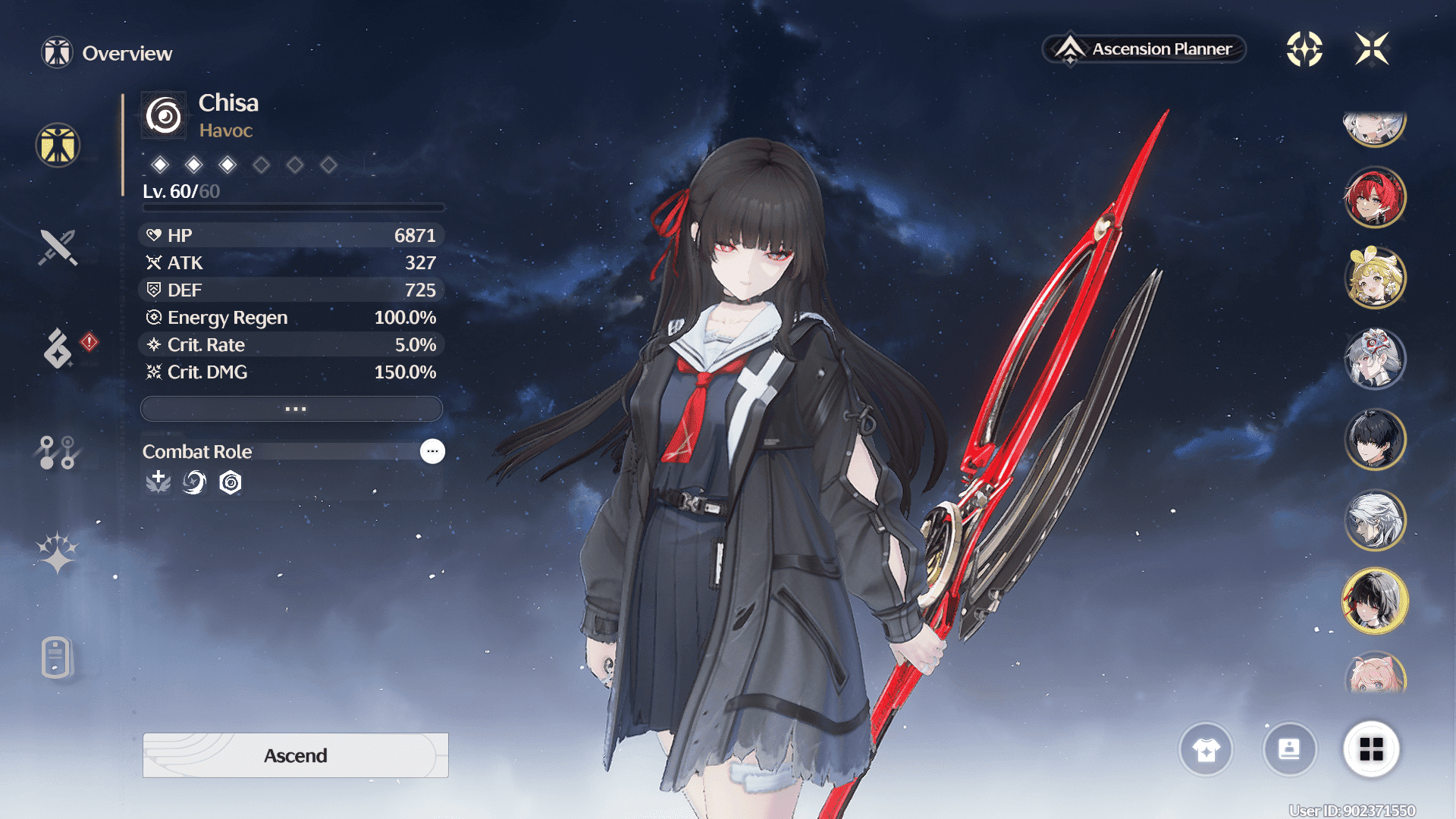Open the Echoes tab with alert badge

[x=58, y=348]
